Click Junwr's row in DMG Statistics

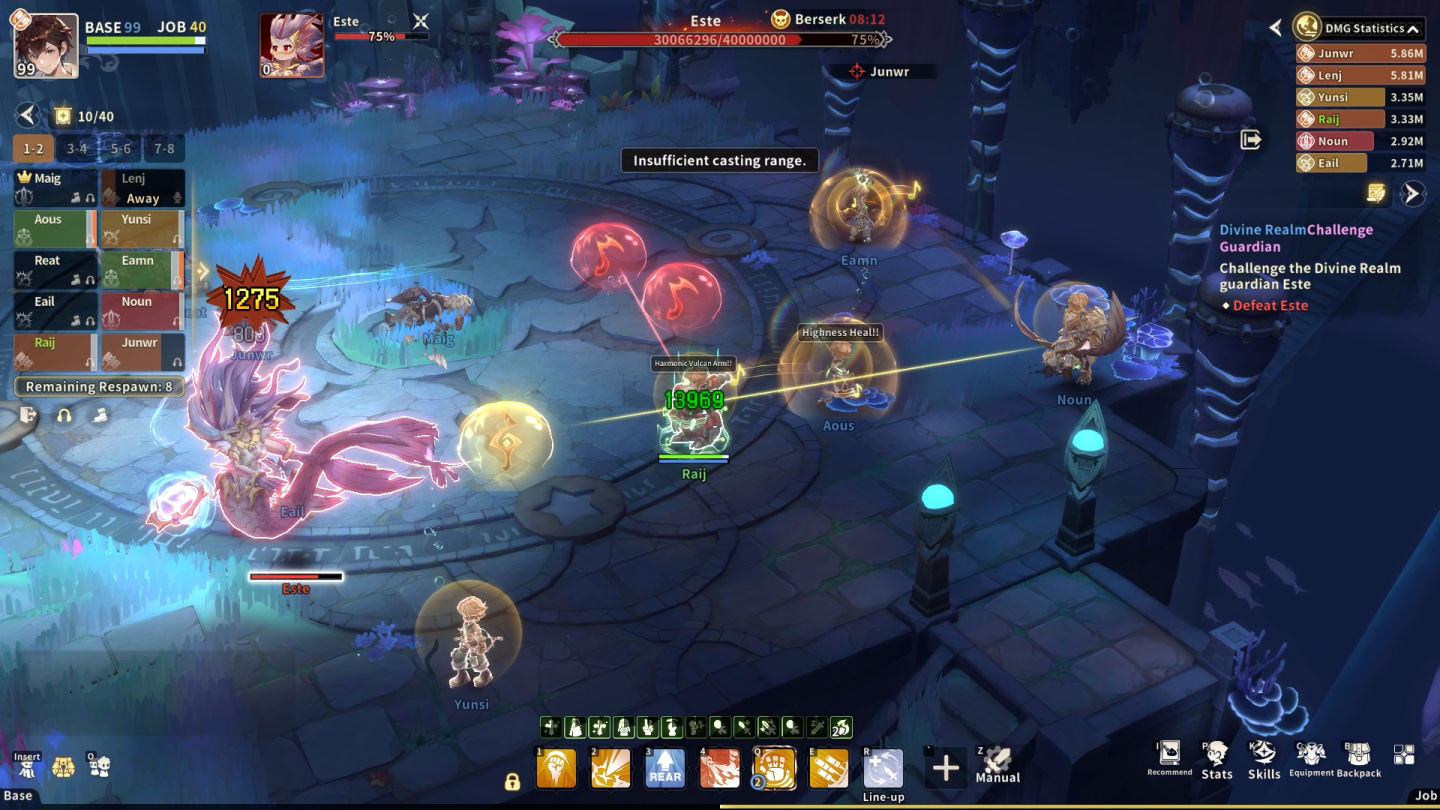1340,53
